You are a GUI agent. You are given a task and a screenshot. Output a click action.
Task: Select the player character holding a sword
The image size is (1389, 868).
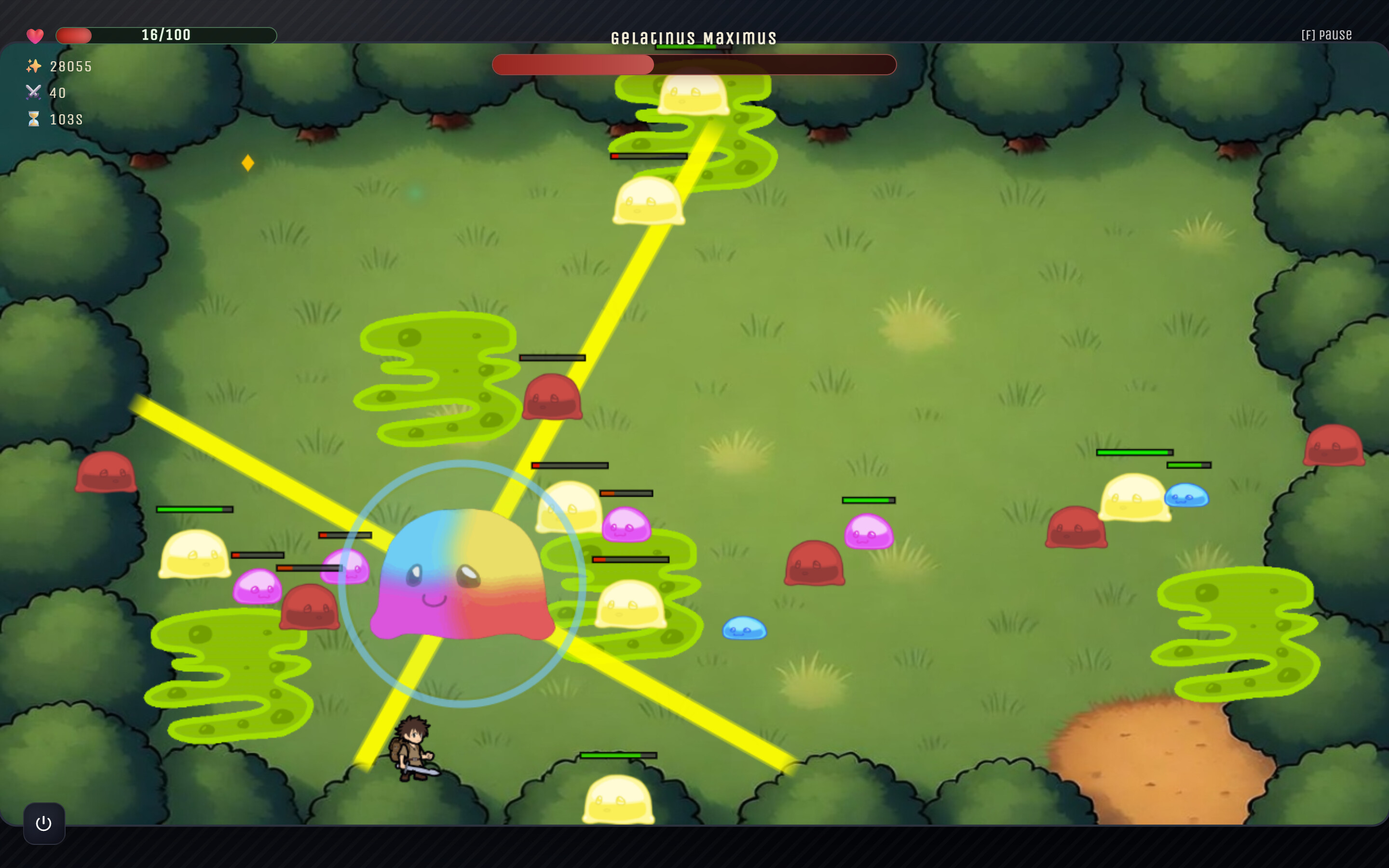tap(414, 747)
